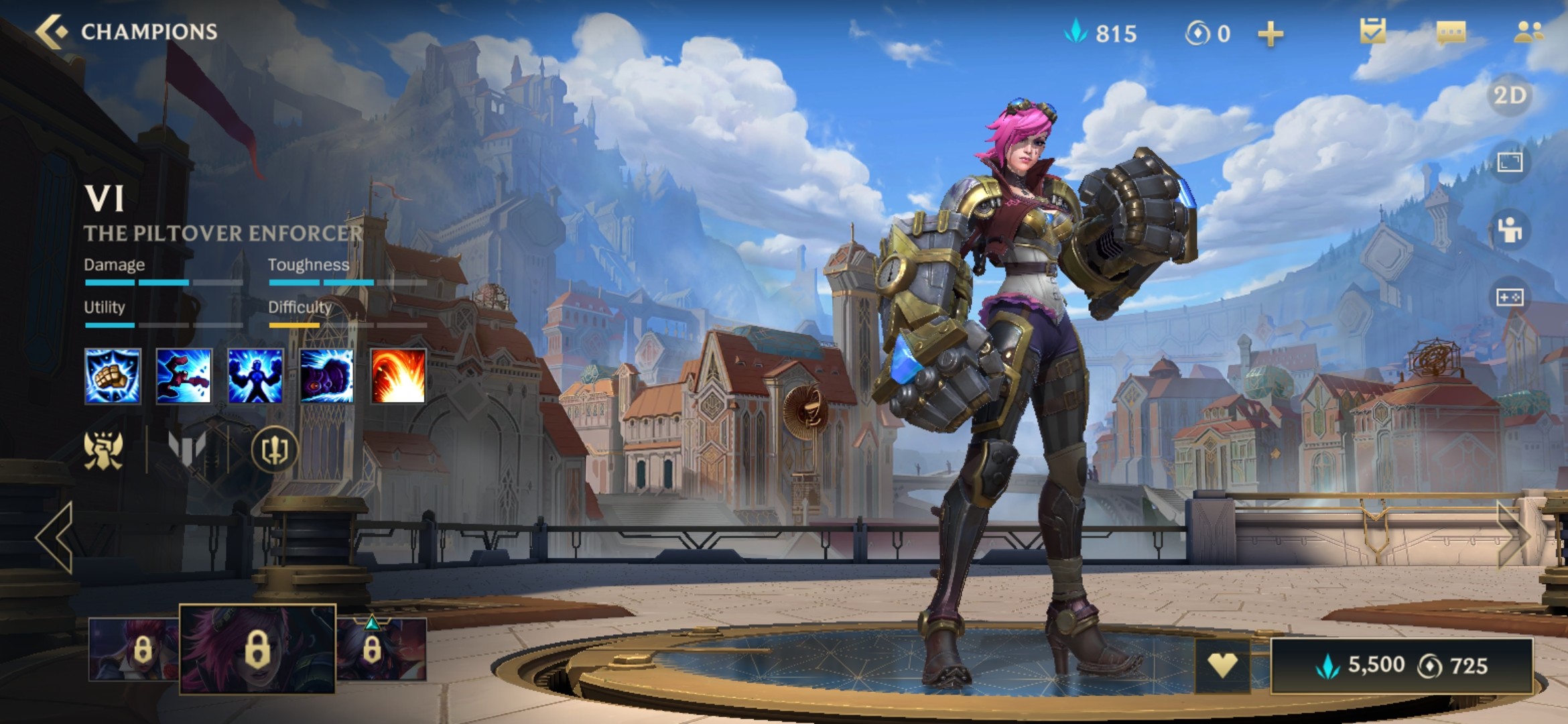Open the chat bubble icon
Image resolution: width=1568 pixels, height=724 pixels.
point(1451,32)
